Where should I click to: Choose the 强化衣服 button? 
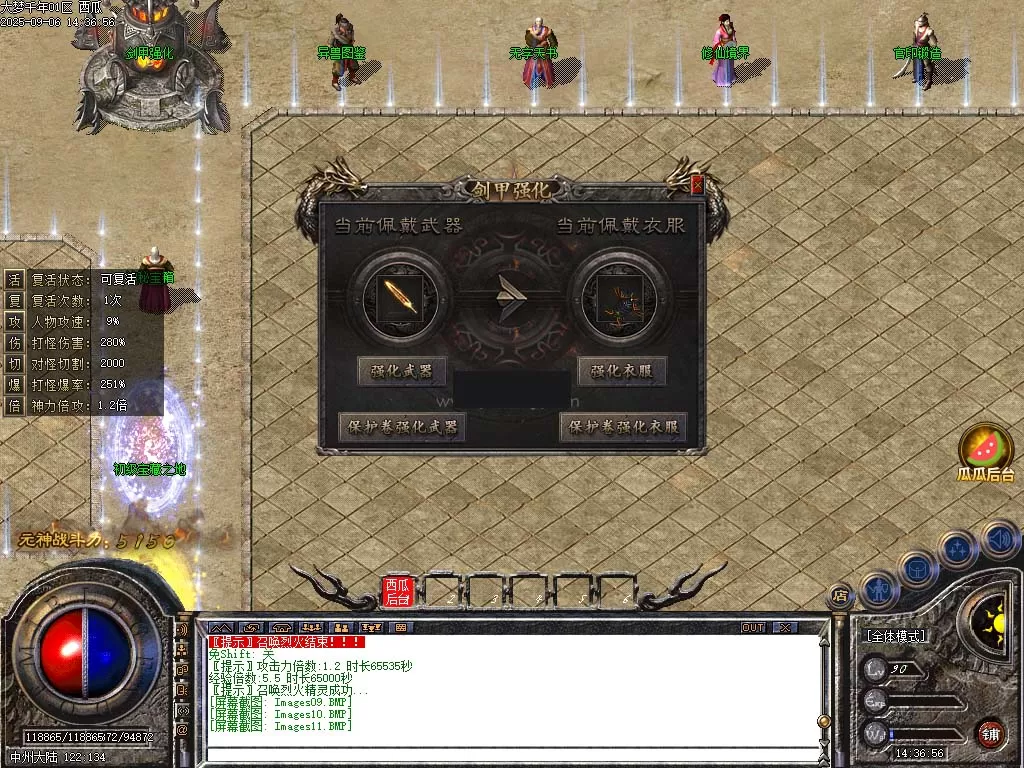(621, 371)
